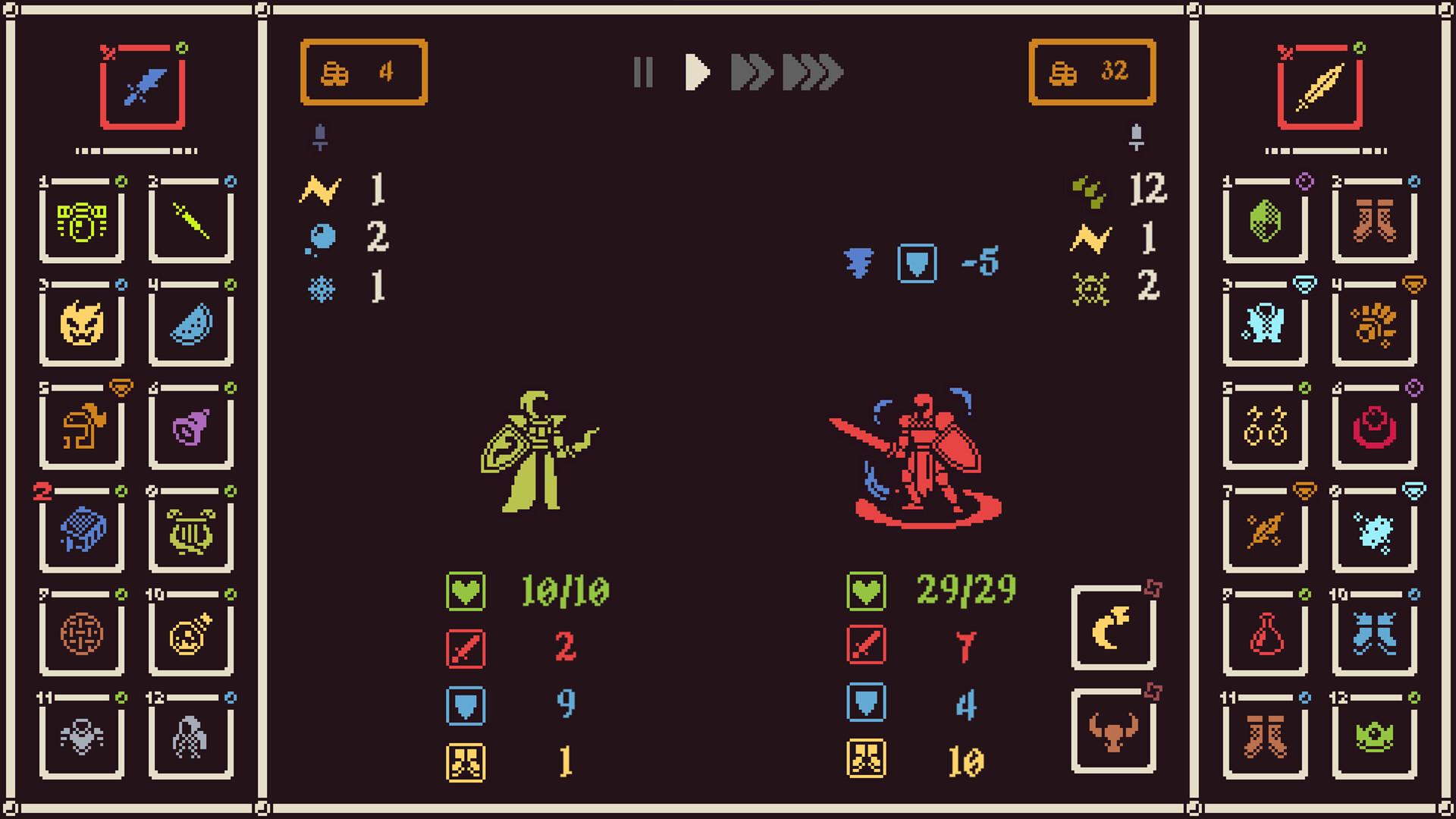The image size is (1456, 819).
Task: Click the crescent moon ability button
Action: [1114, 626]
